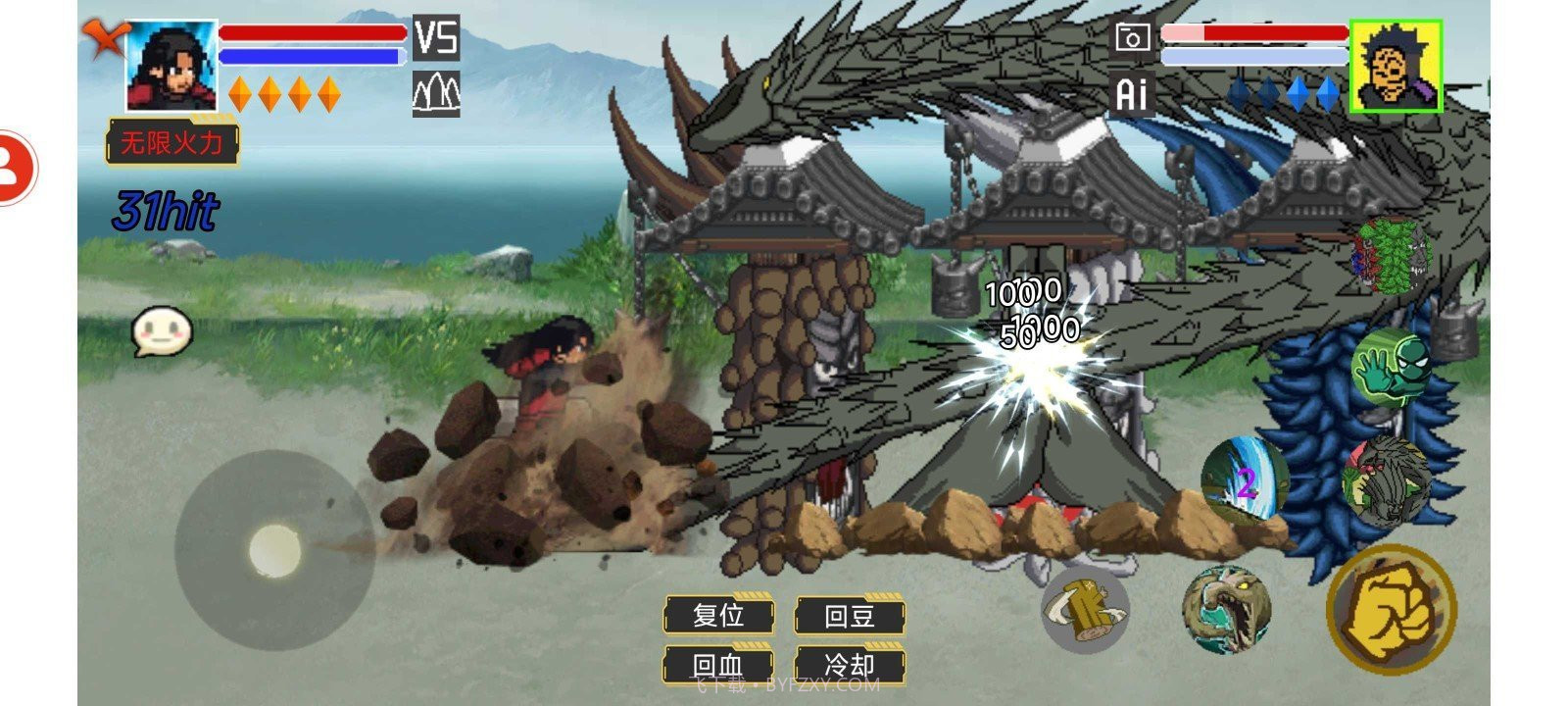Tap the virtual joystick pad
Viewport: 1568px width, 706px height.
pyautogui.click(x=274, y=550)
